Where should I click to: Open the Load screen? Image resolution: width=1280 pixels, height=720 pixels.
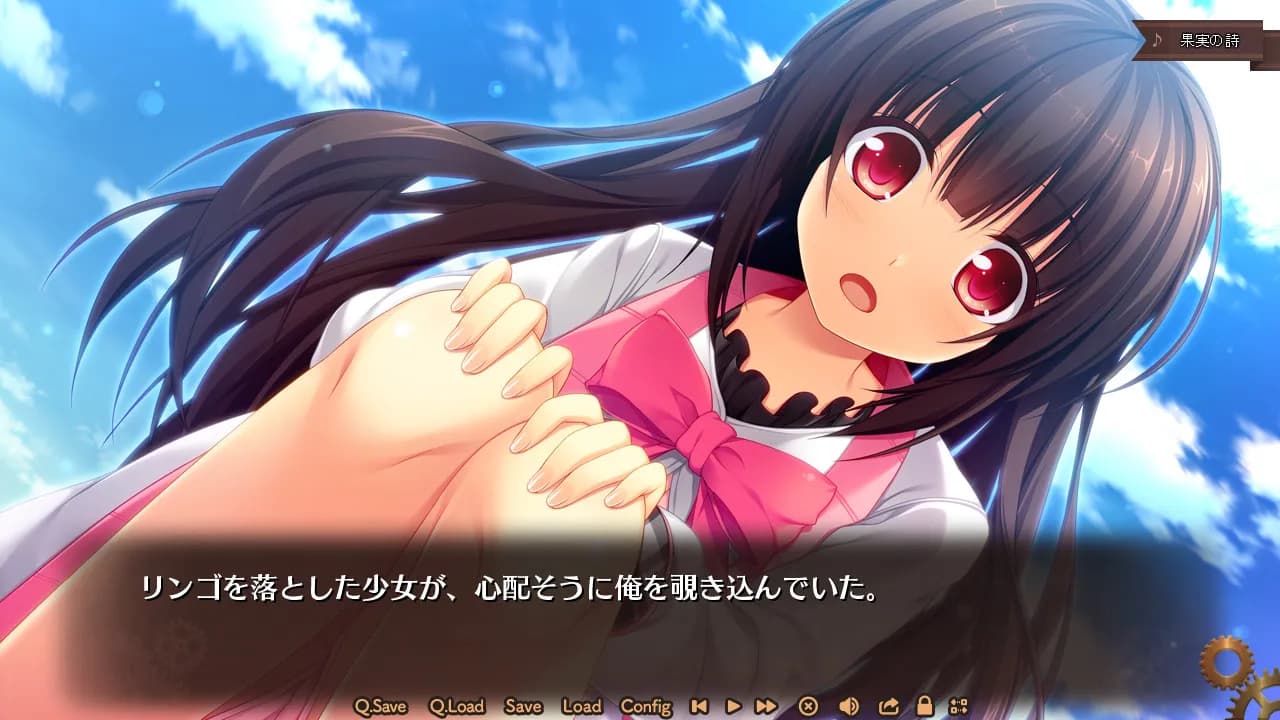pos(583,706)
